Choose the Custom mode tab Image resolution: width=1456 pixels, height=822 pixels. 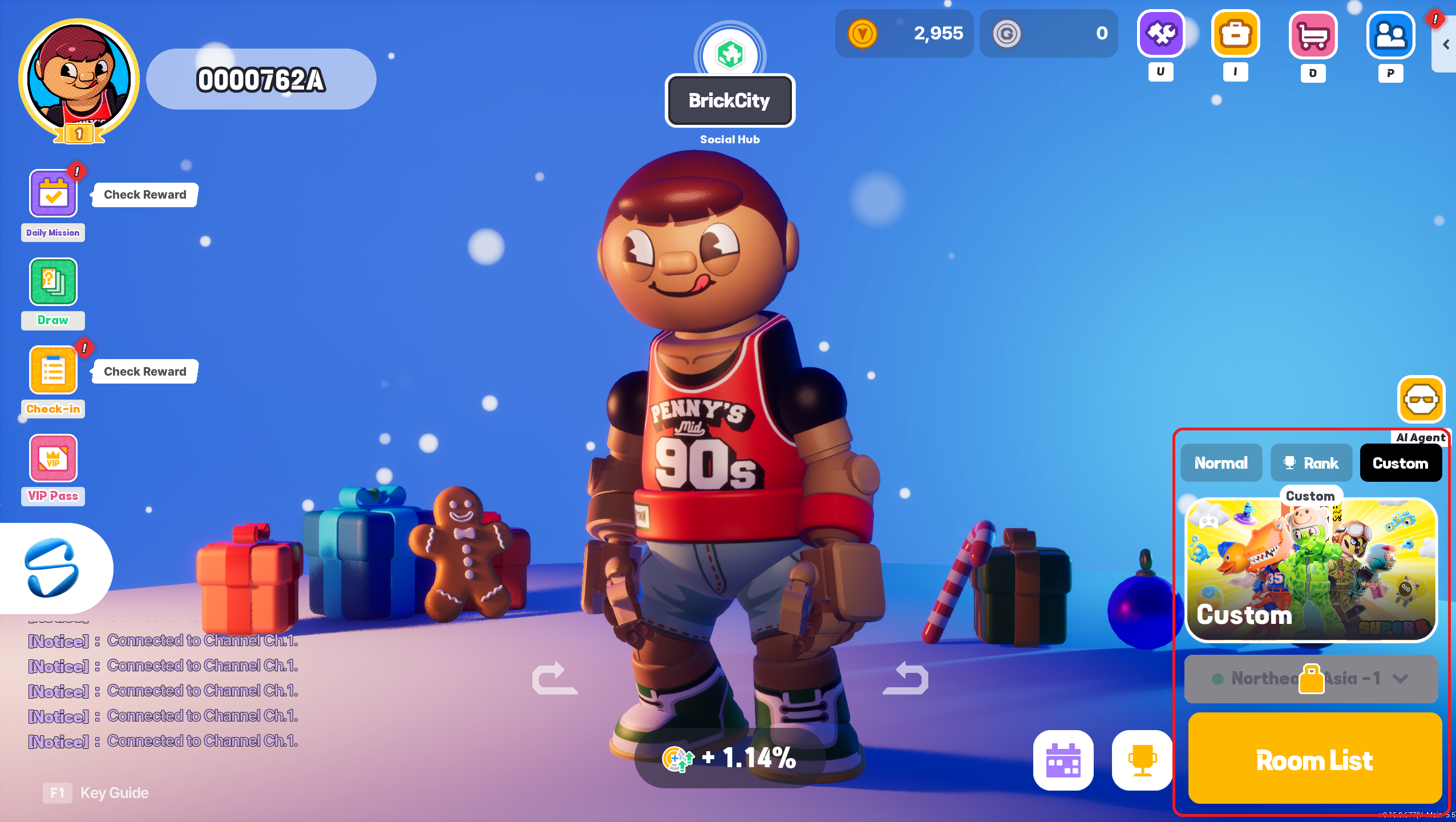coord(1400,463)
